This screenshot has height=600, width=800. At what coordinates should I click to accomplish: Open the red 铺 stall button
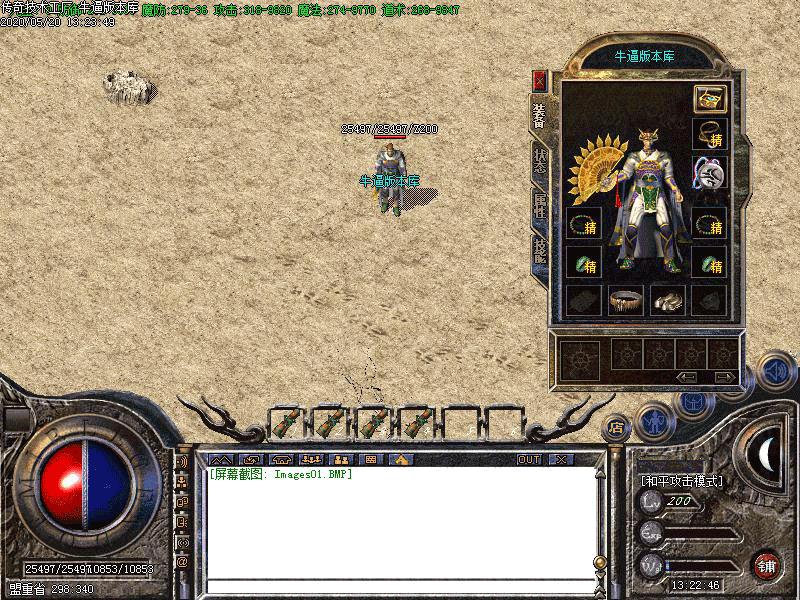(766, 564)
